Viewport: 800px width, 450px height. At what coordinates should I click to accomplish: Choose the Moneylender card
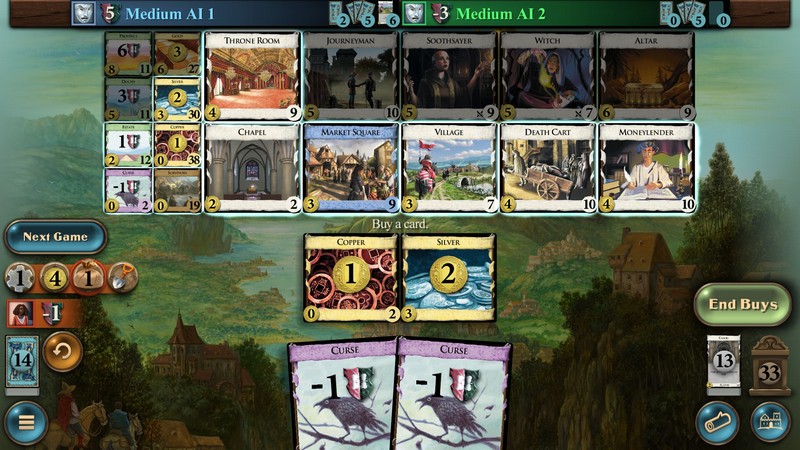point(646,167)
